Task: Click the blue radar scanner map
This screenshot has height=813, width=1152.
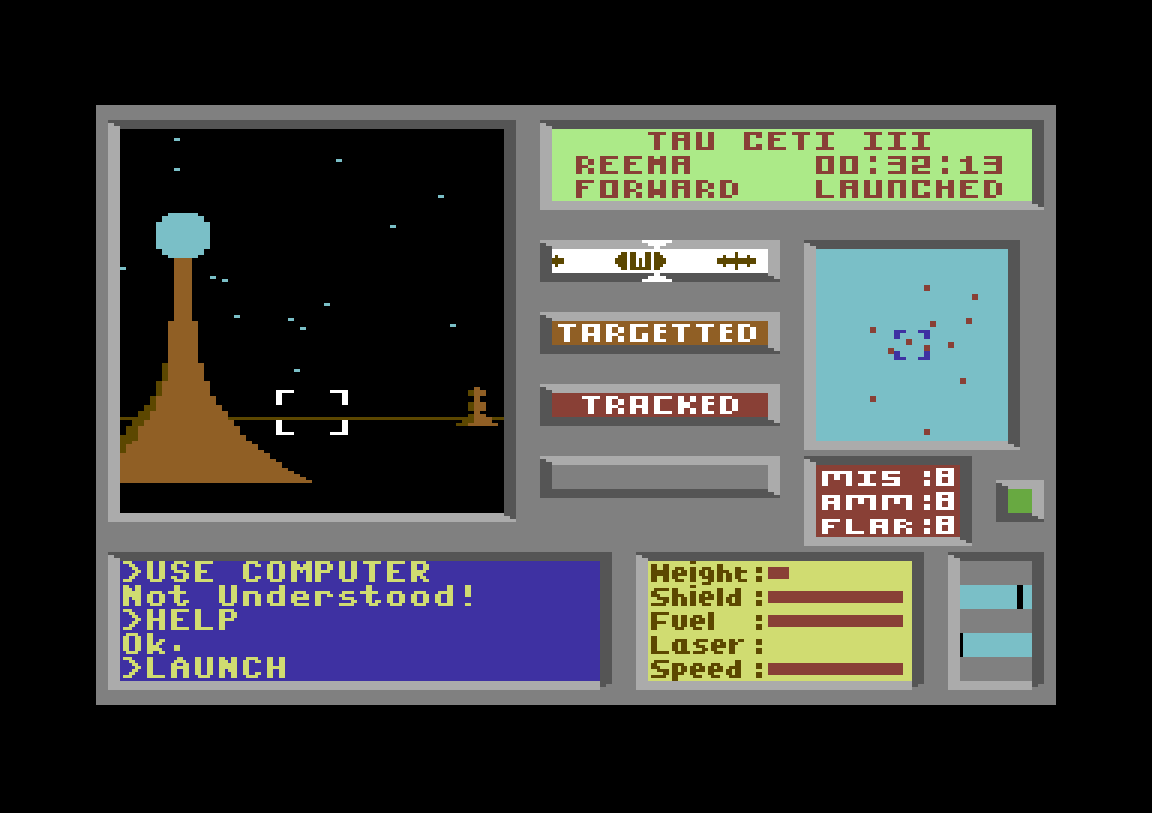Action: tap(911, 345)
